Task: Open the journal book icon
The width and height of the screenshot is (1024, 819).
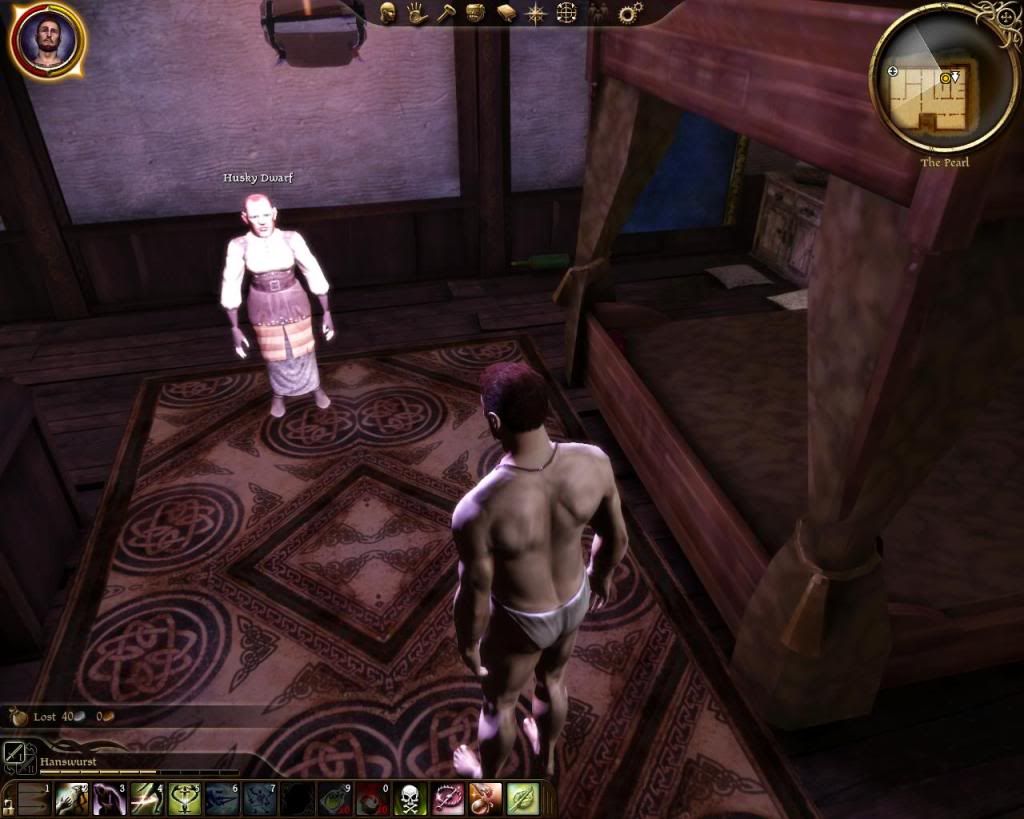Action: 506,13
